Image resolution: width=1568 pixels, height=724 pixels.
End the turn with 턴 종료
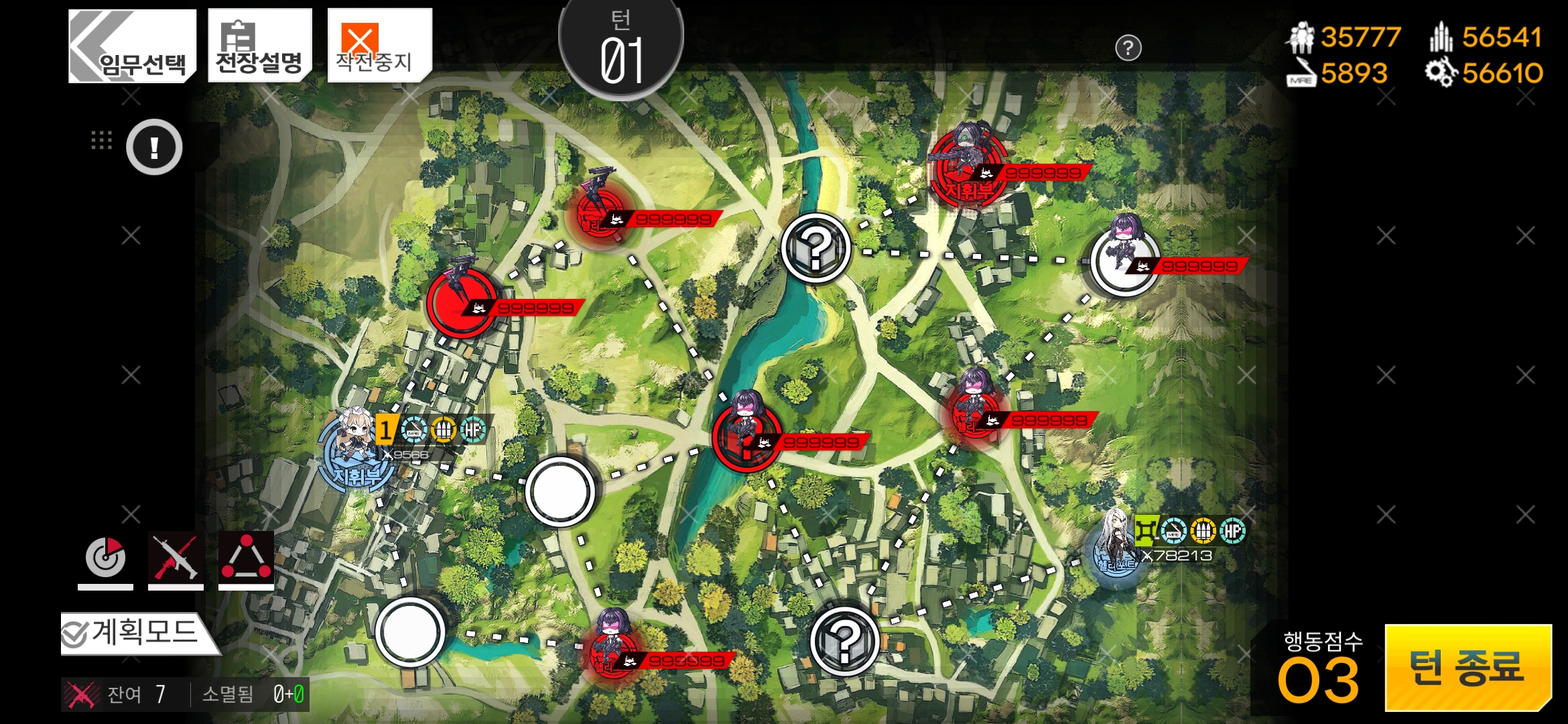tap(1467, 668)
